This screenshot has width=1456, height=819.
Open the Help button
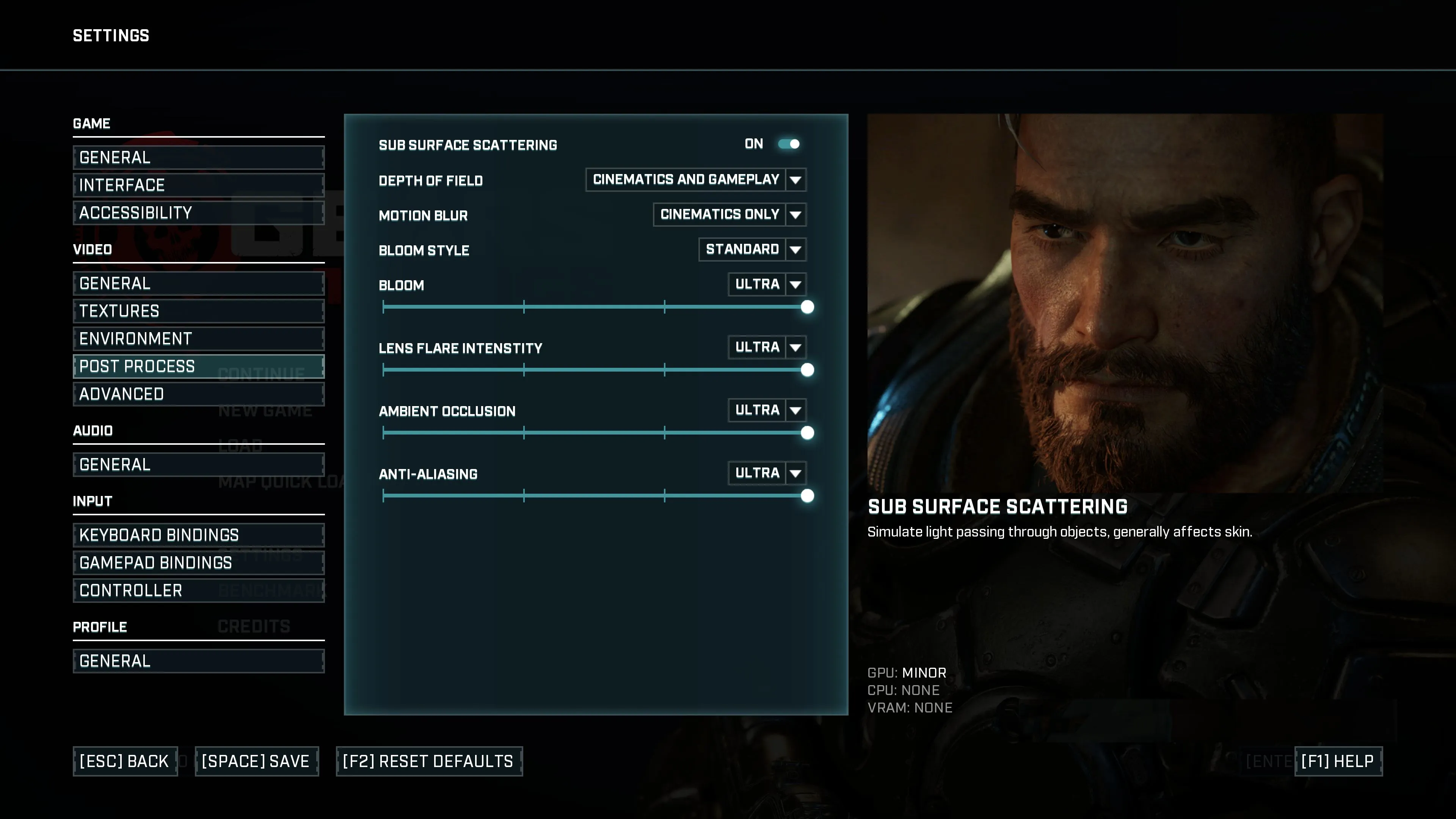point(1338,761)
